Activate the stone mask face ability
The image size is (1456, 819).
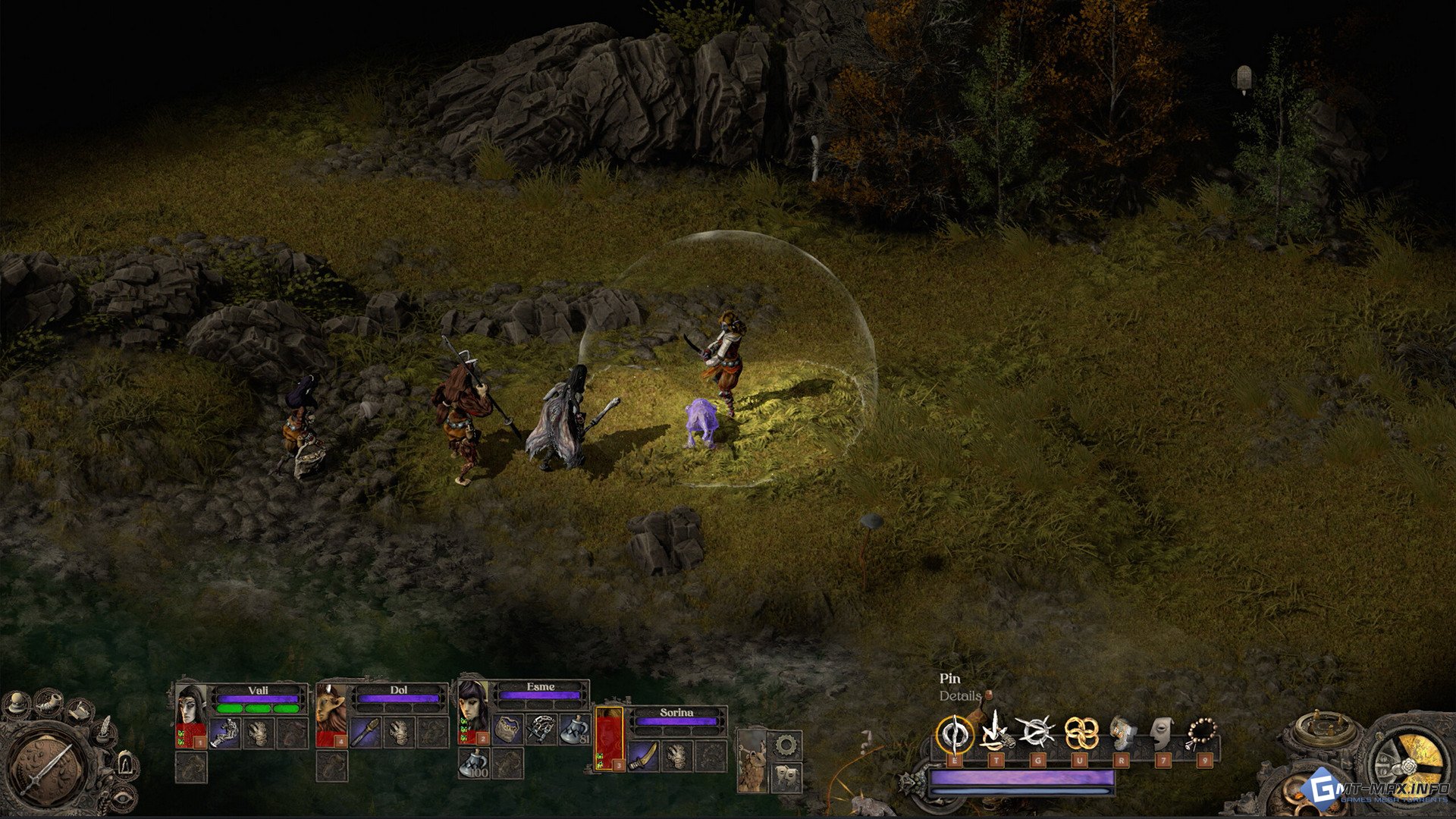(1159, 733)
